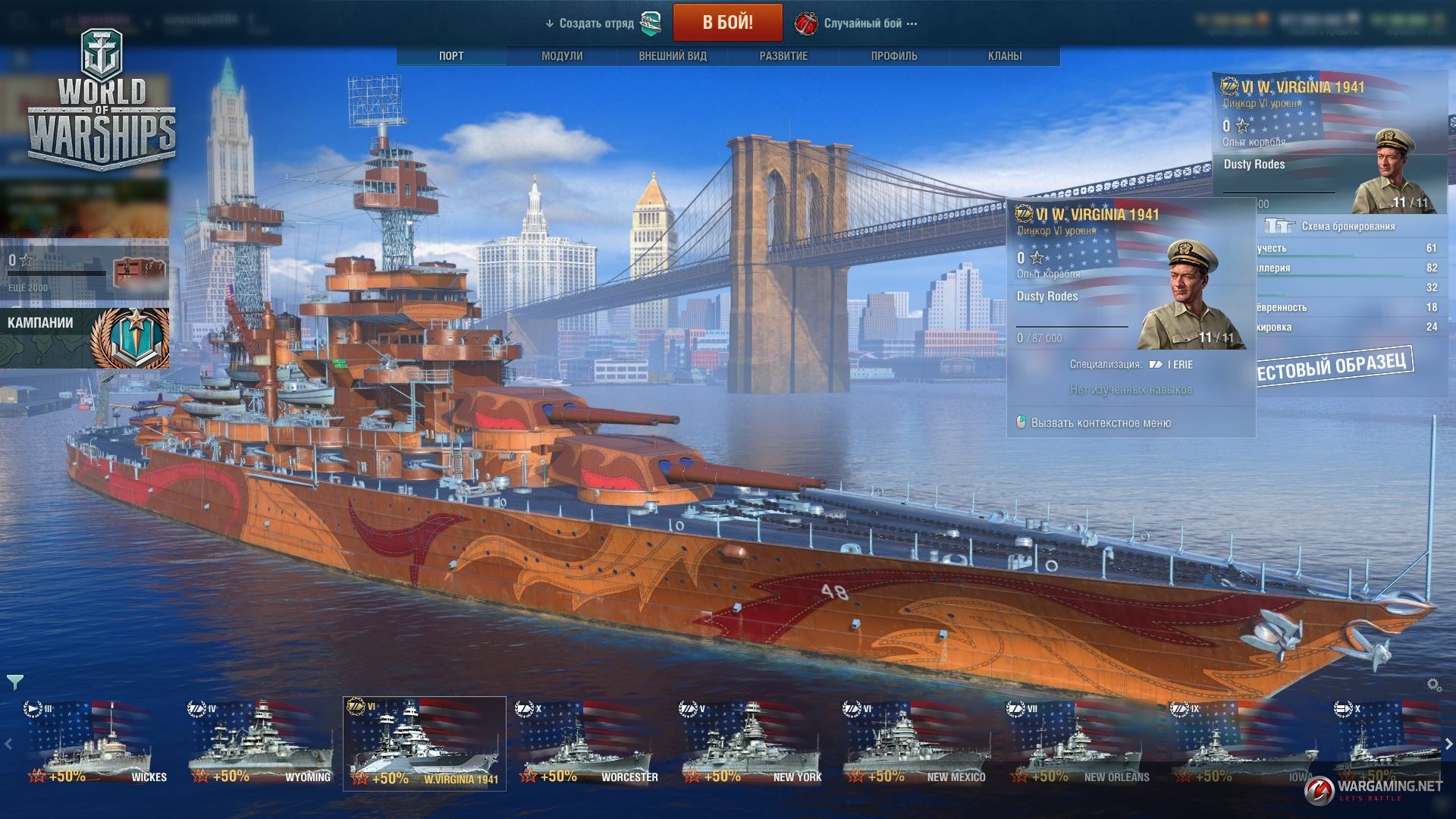Screen dimensions: 1456x819
Task: Go to the ВНЕШНИЙ ВИД tab
Action: click(x=673, y=56)
